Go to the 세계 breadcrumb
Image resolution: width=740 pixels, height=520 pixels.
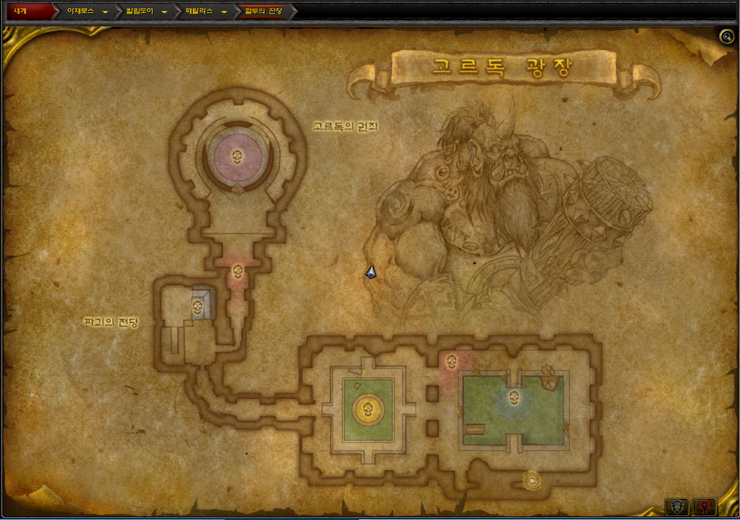[20, 12]
